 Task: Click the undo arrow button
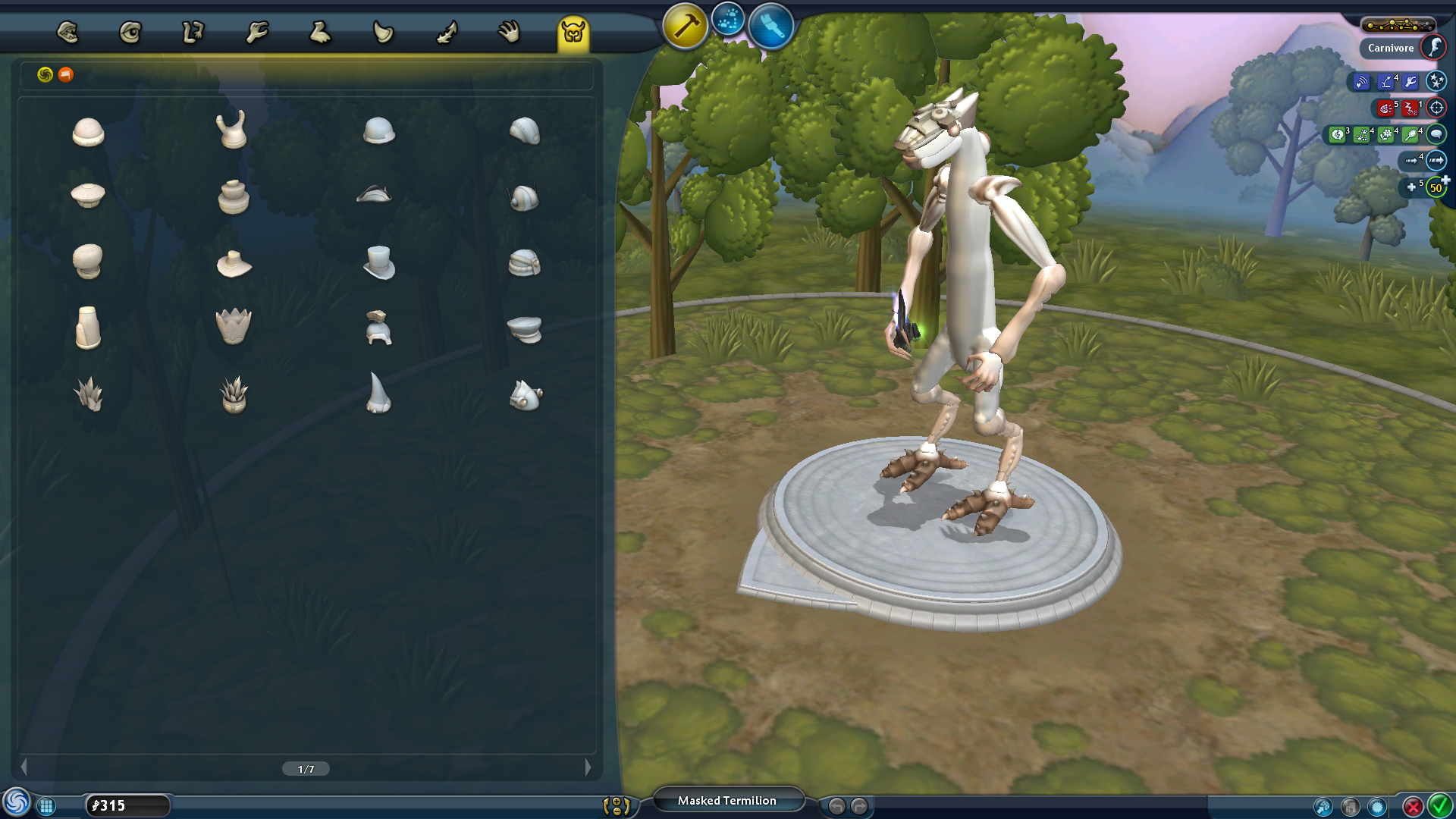[x=836, y=806]
